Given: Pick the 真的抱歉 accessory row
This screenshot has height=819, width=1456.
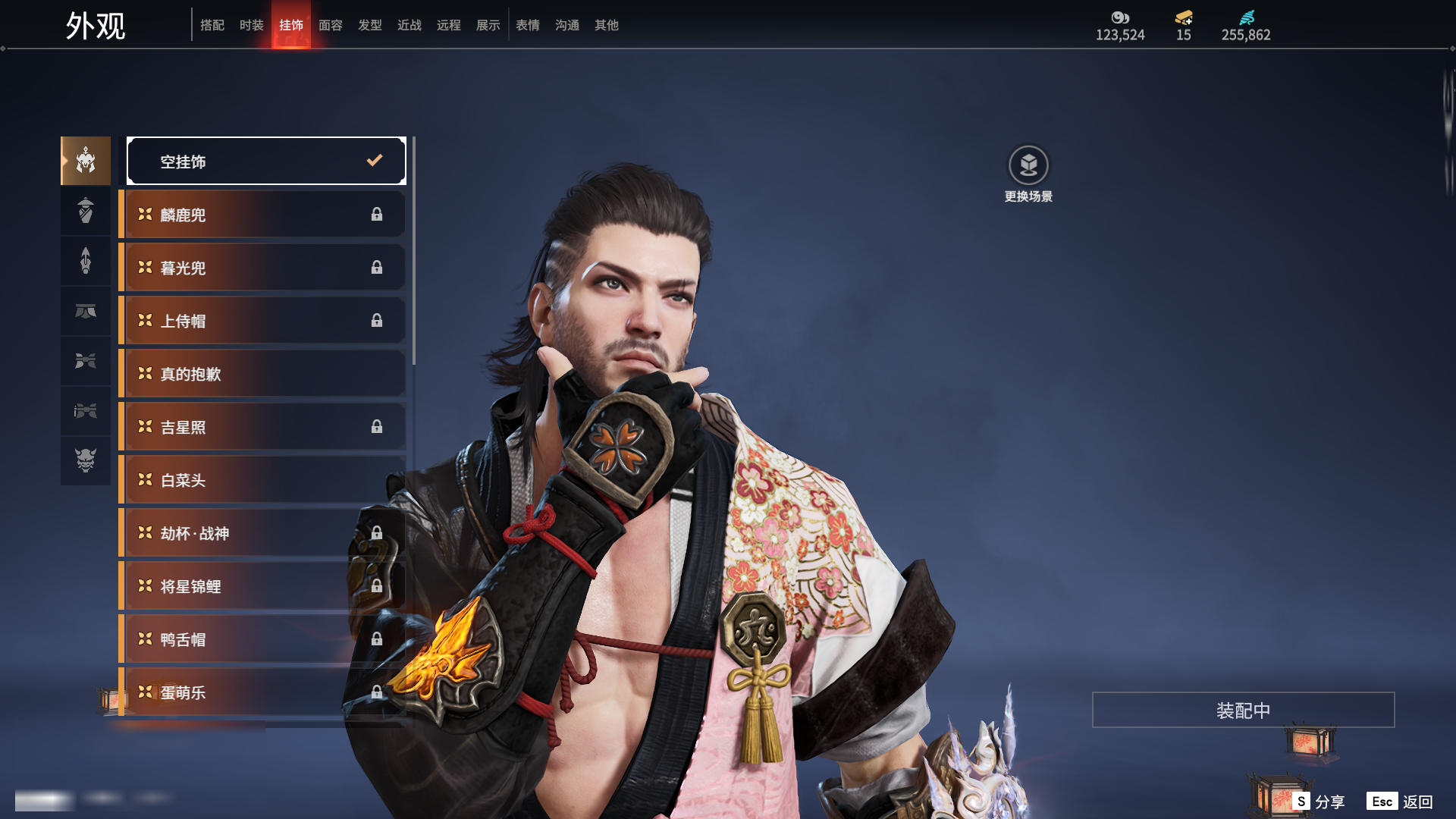Looking at the screenshot, I should tap(262, 374).
